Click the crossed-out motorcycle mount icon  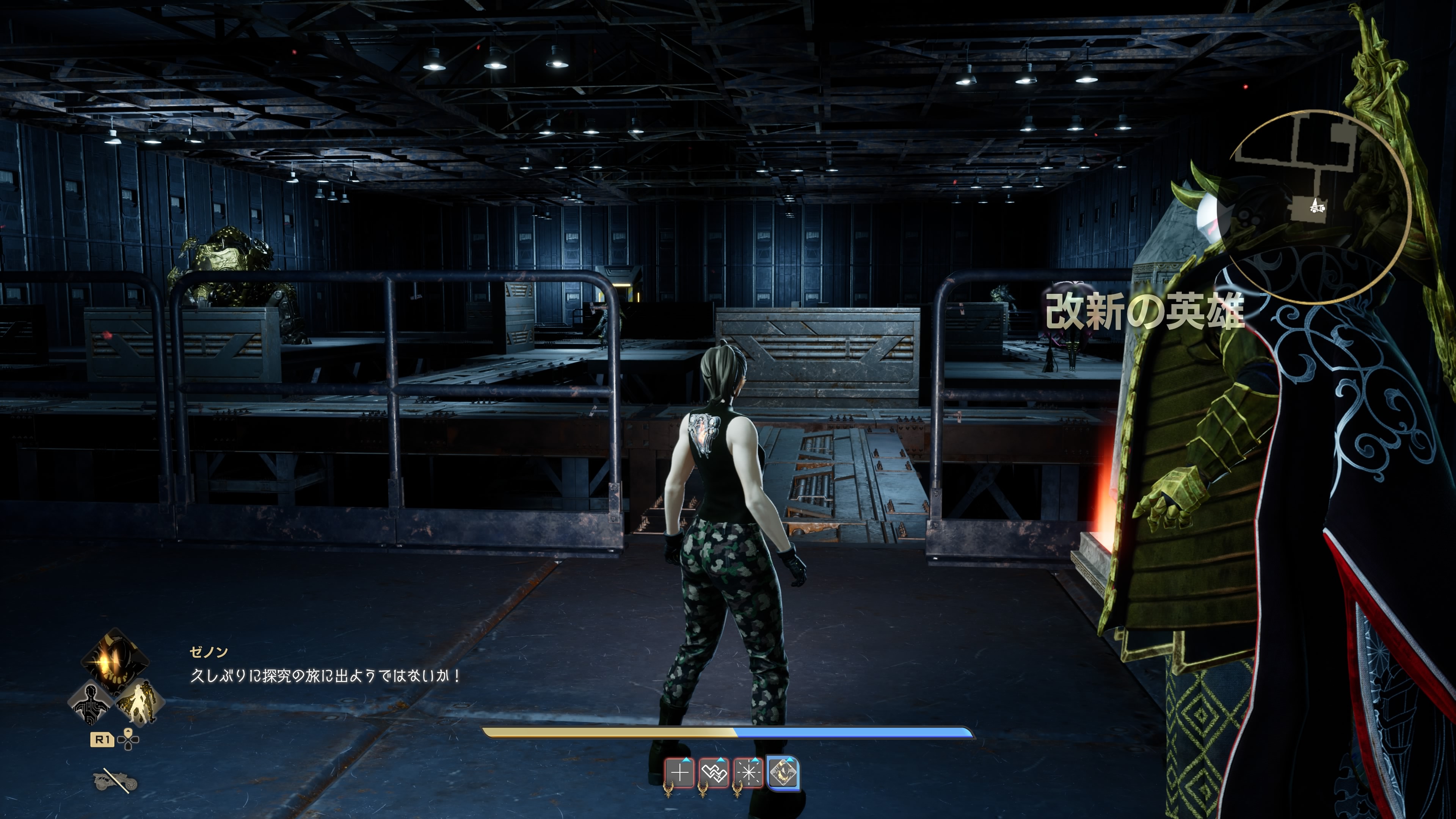point(115,781)
